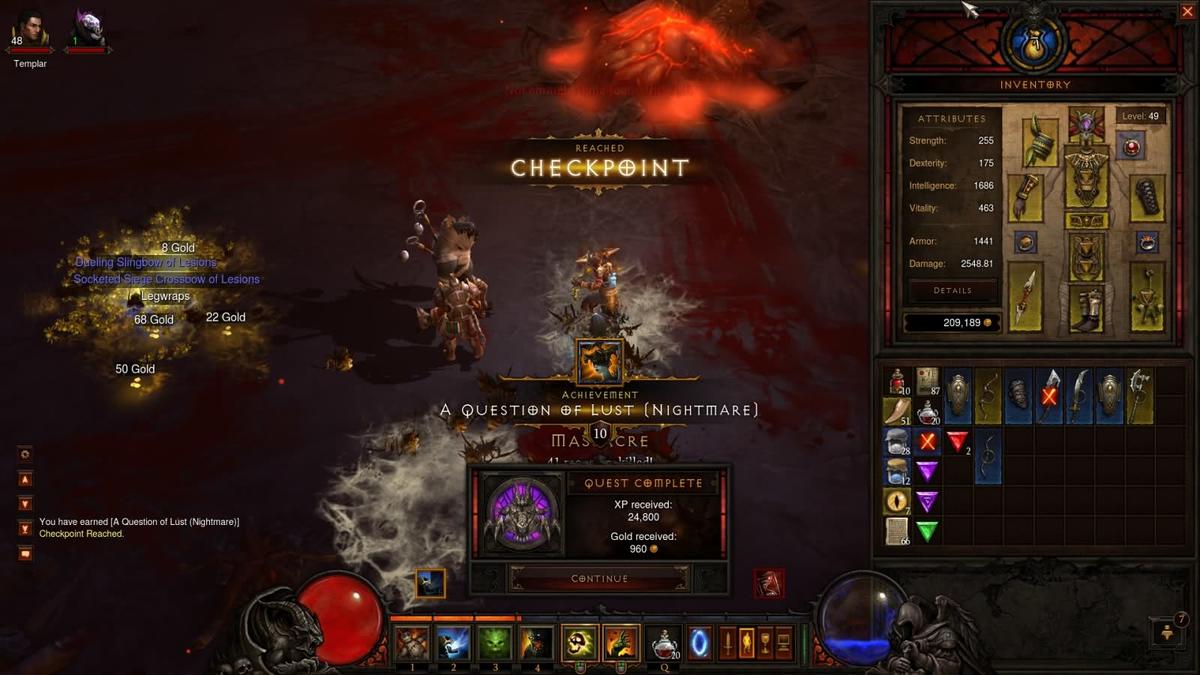Select the glowing yellow skull skill
This screenshot has width=1200, height=675.
[x=579, y=643]
